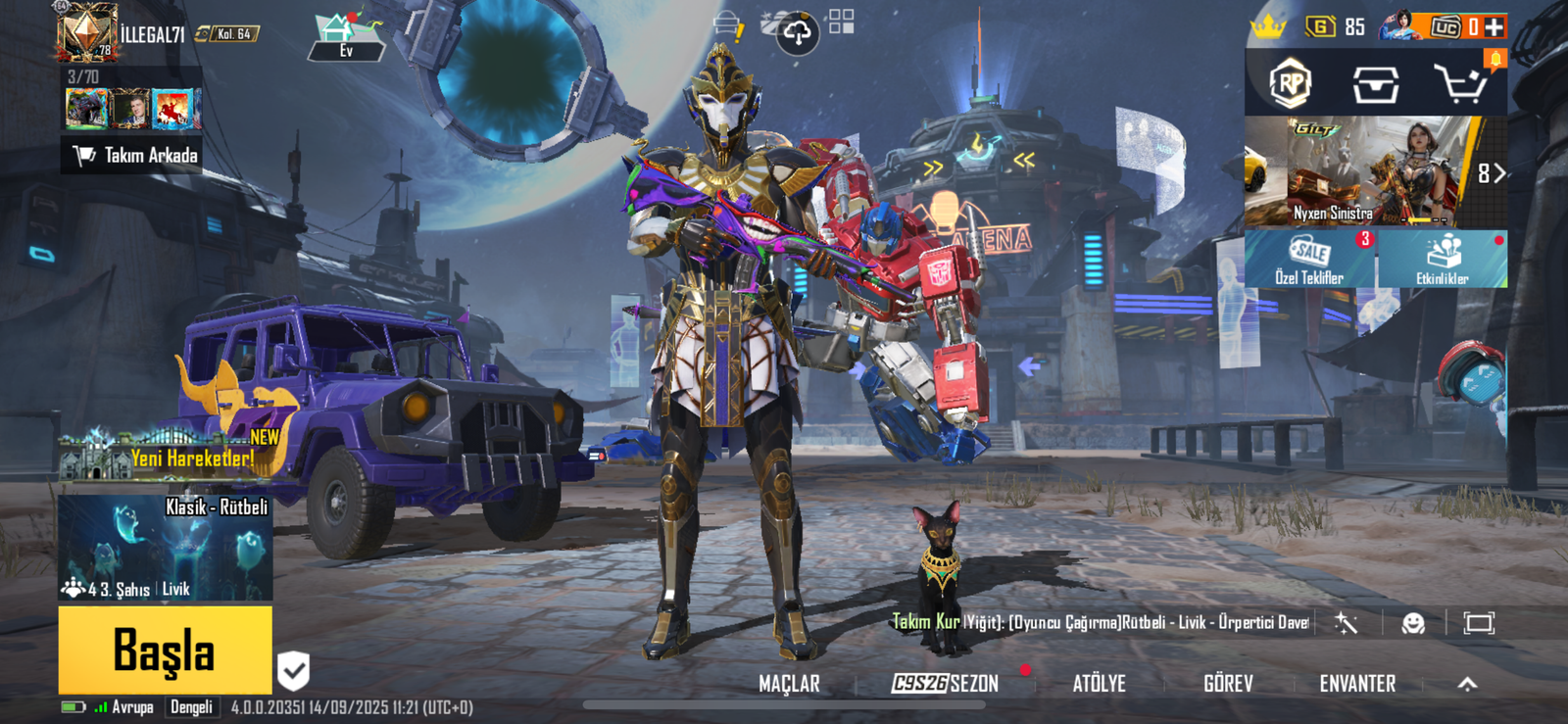
Task: Open the GÖREV missions menu
Action: (x=1228, y=684)
